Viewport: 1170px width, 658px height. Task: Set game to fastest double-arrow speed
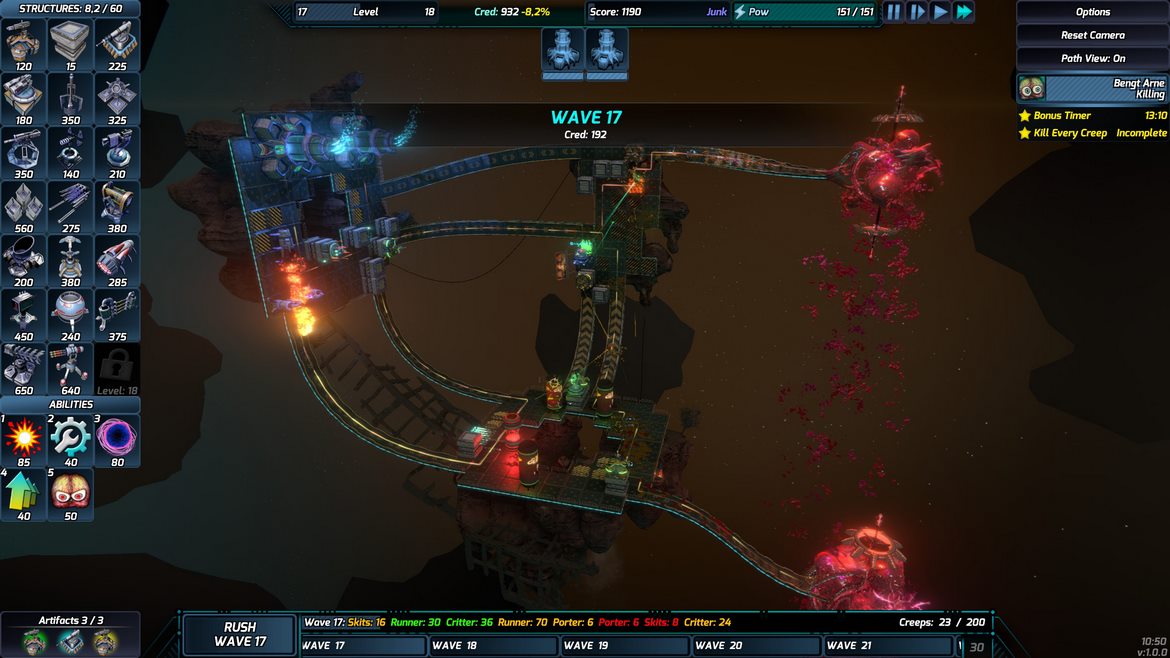point(964,12)
